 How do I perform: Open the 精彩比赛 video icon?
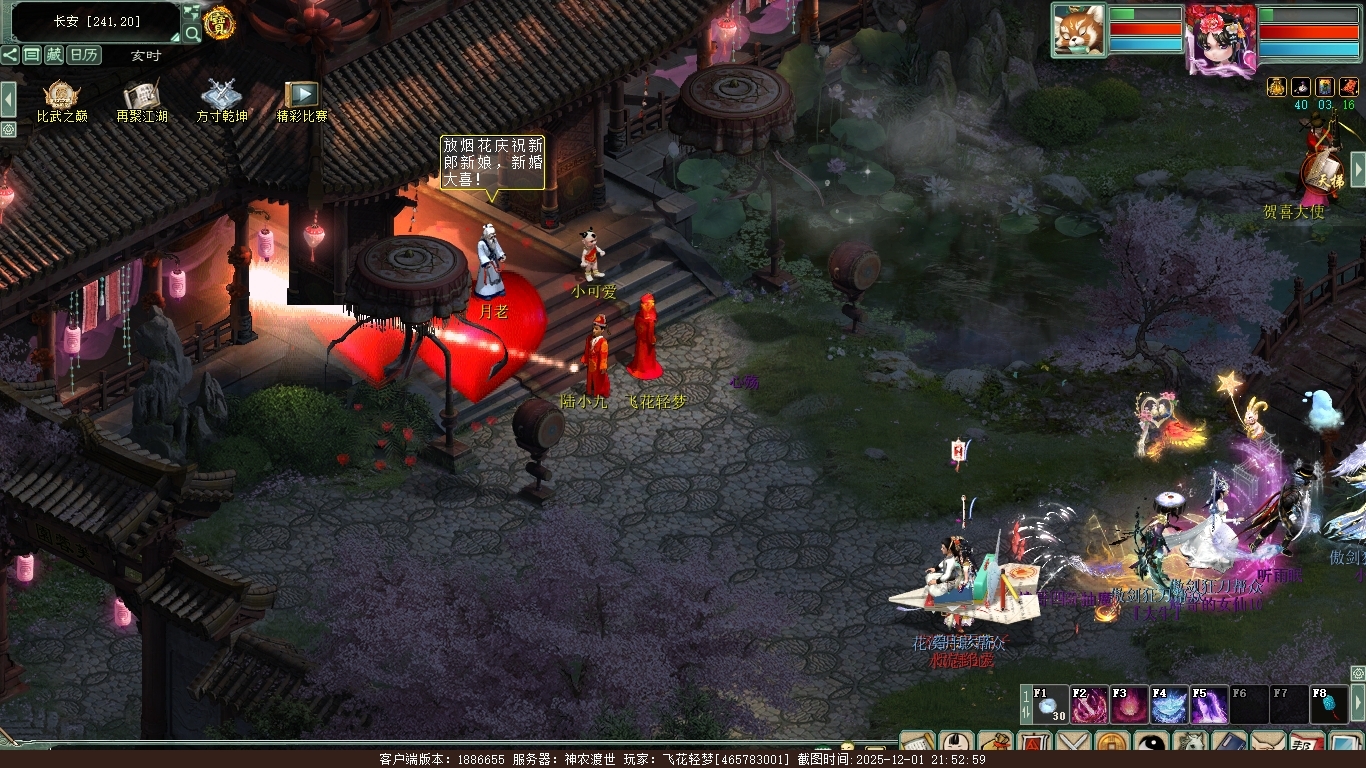[x=301, y=97]
